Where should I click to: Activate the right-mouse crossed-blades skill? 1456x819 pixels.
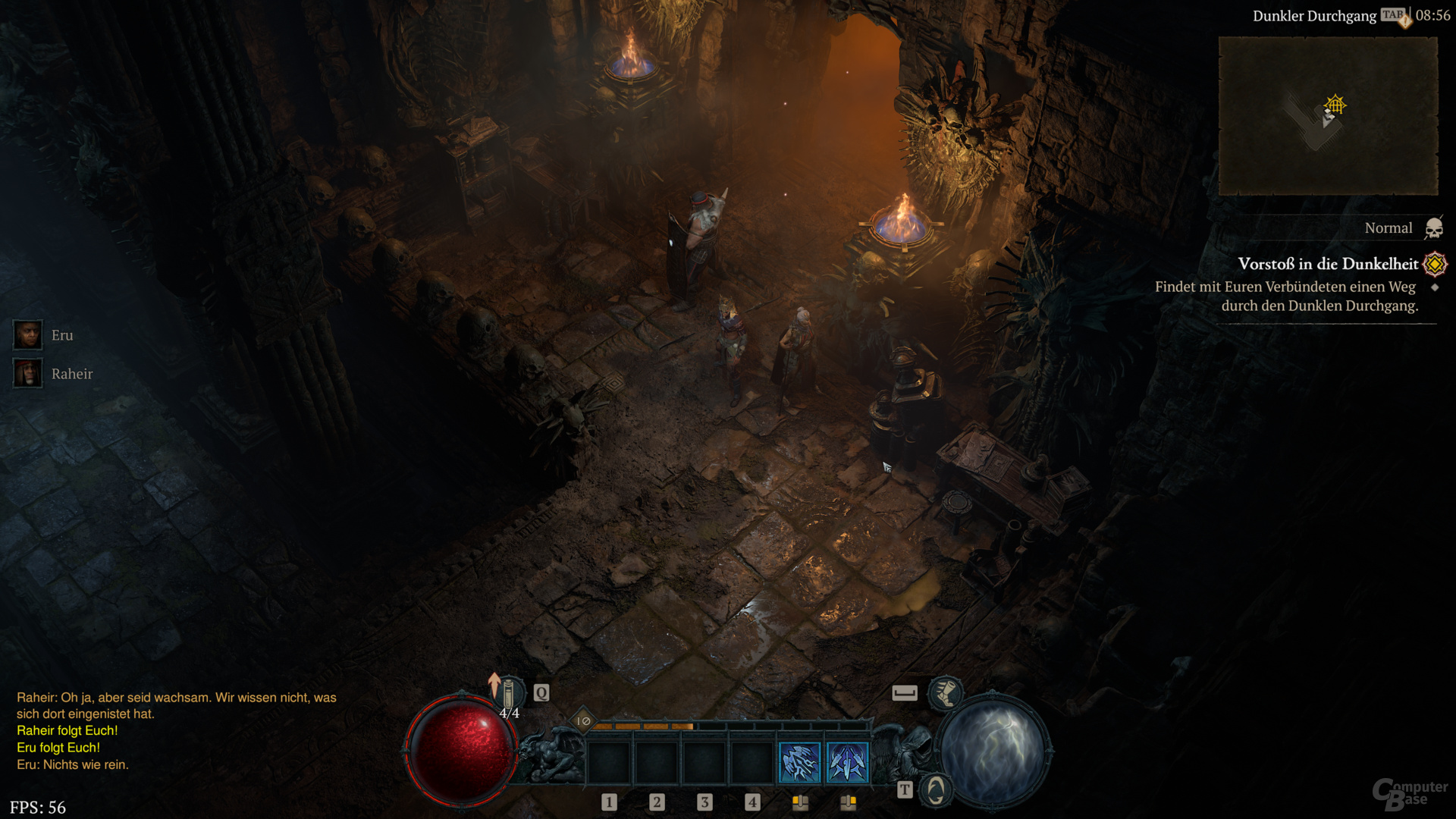tap(847, 762)
